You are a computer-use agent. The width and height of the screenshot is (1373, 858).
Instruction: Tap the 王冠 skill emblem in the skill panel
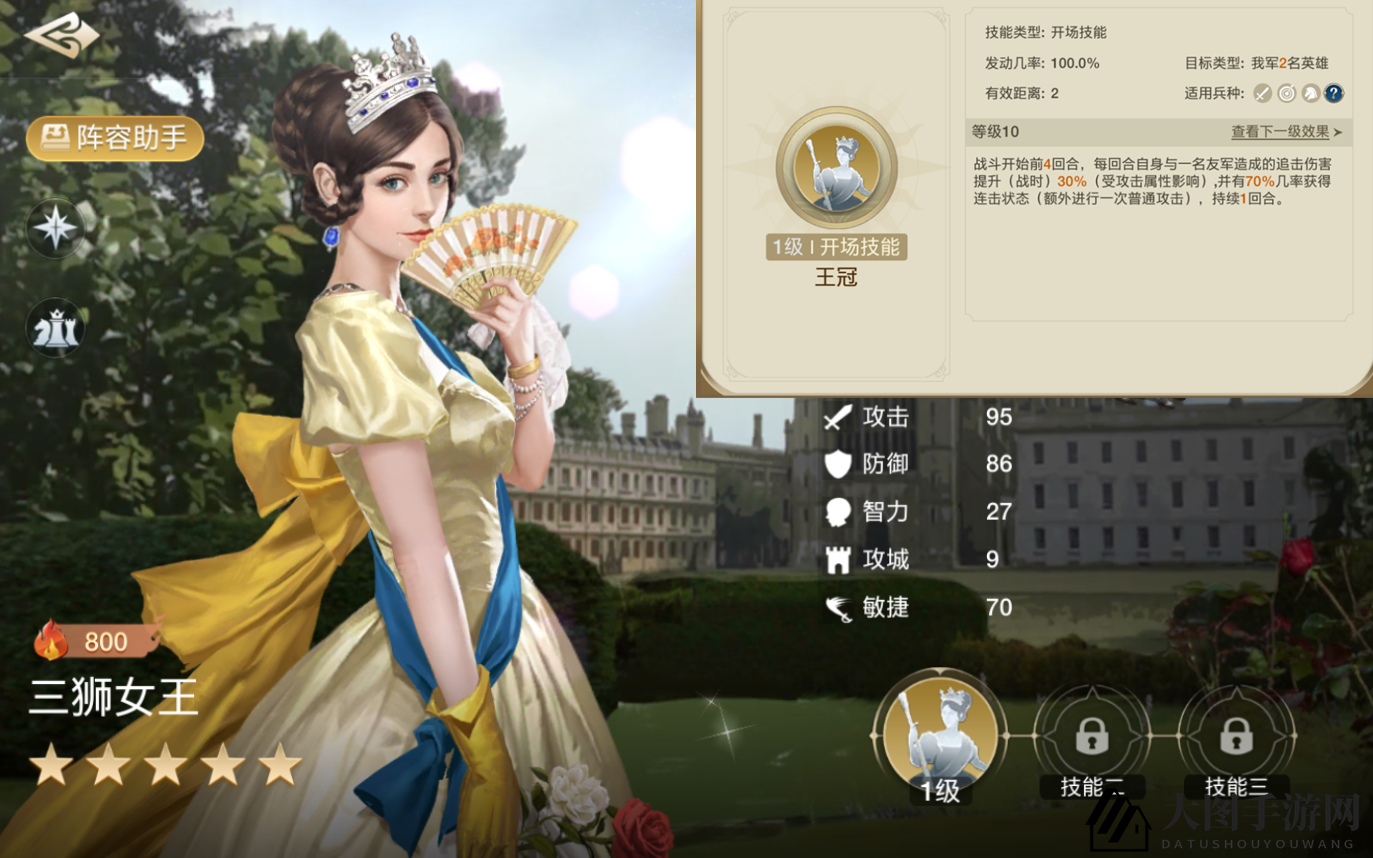click(x=837, y=168)
